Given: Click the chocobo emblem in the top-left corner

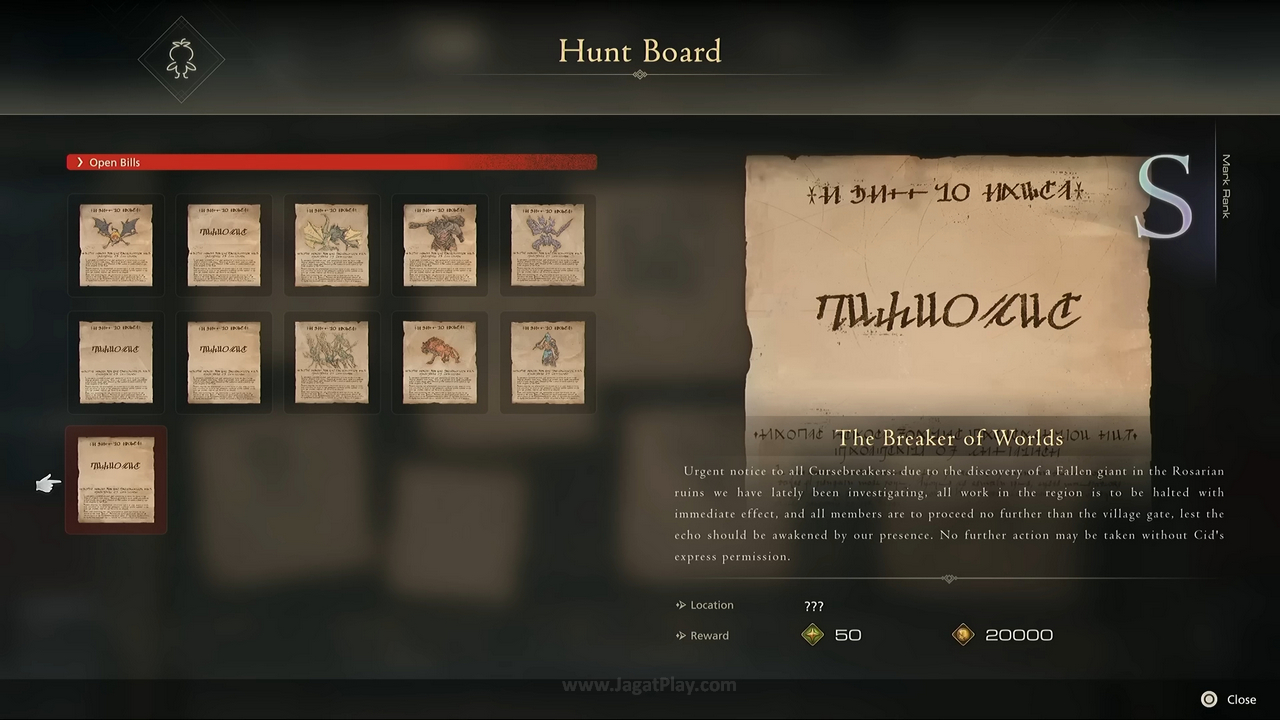Looking at the screenshot, I should point(181,57).
